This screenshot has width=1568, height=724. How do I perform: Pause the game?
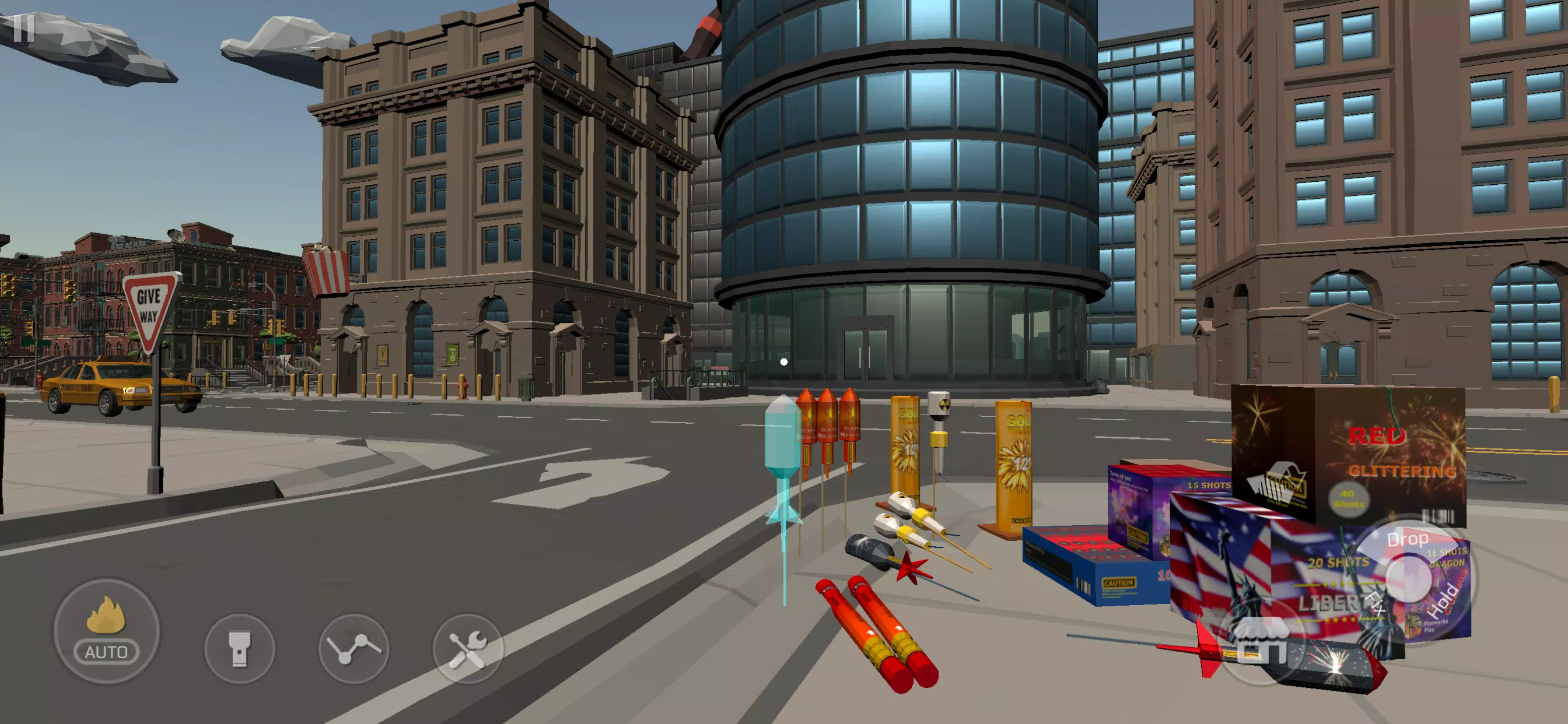pos(26,30)
